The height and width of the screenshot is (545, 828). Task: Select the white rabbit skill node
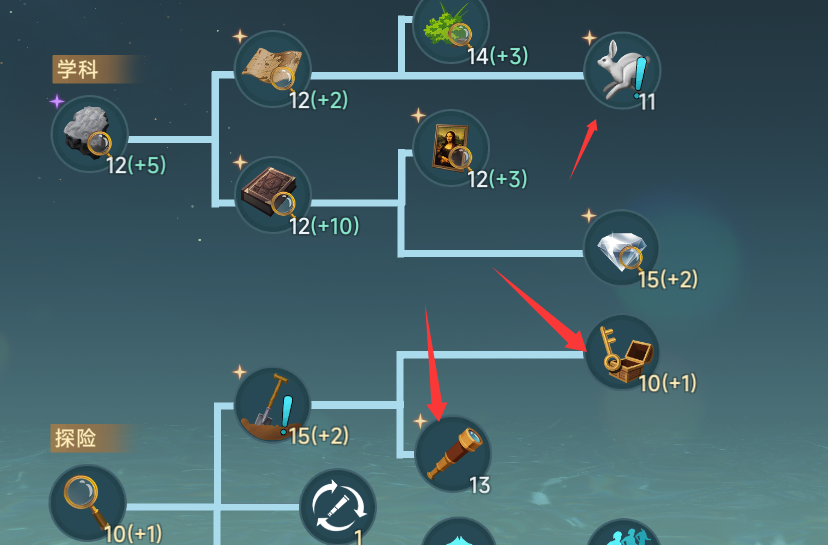coord(621,70)
